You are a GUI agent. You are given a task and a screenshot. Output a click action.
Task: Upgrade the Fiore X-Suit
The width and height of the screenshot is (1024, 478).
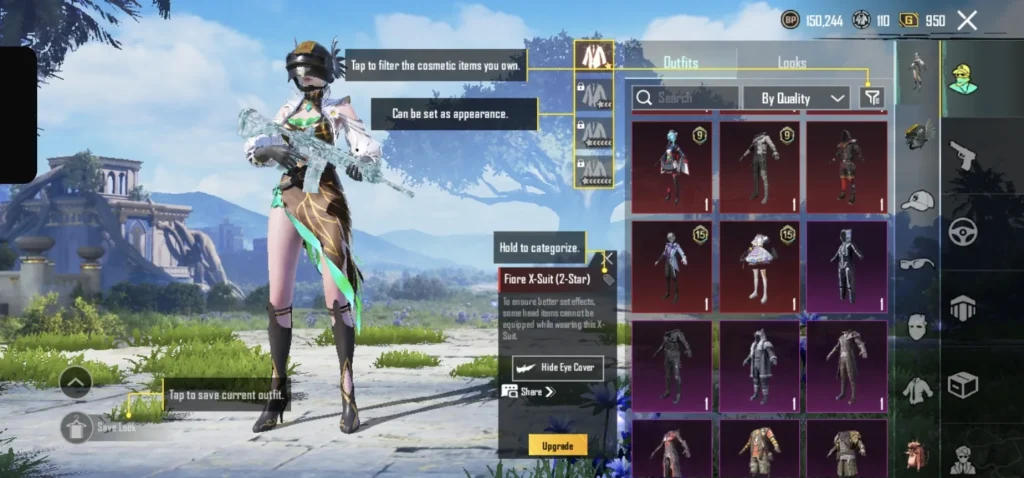click(557, 445)
